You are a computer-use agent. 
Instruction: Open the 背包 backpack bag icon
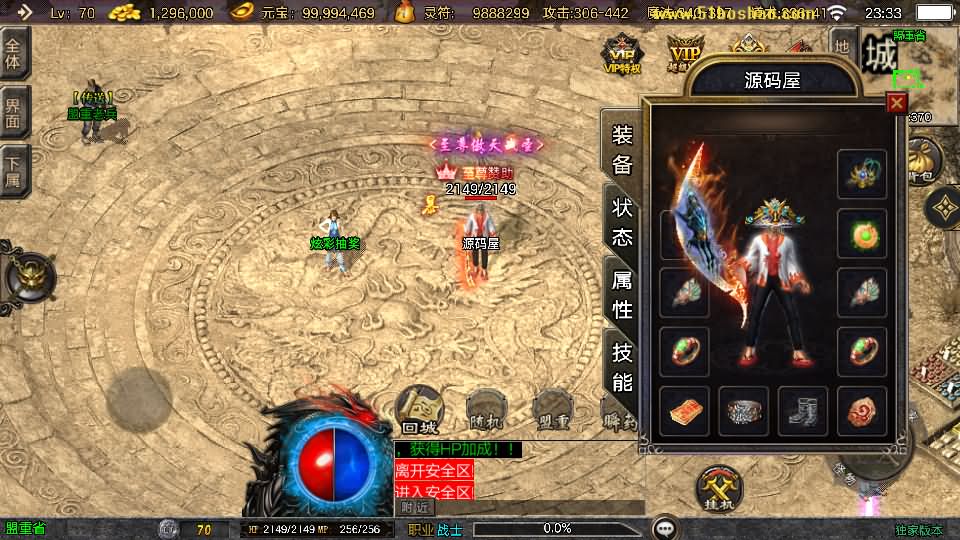coord(921,160)
